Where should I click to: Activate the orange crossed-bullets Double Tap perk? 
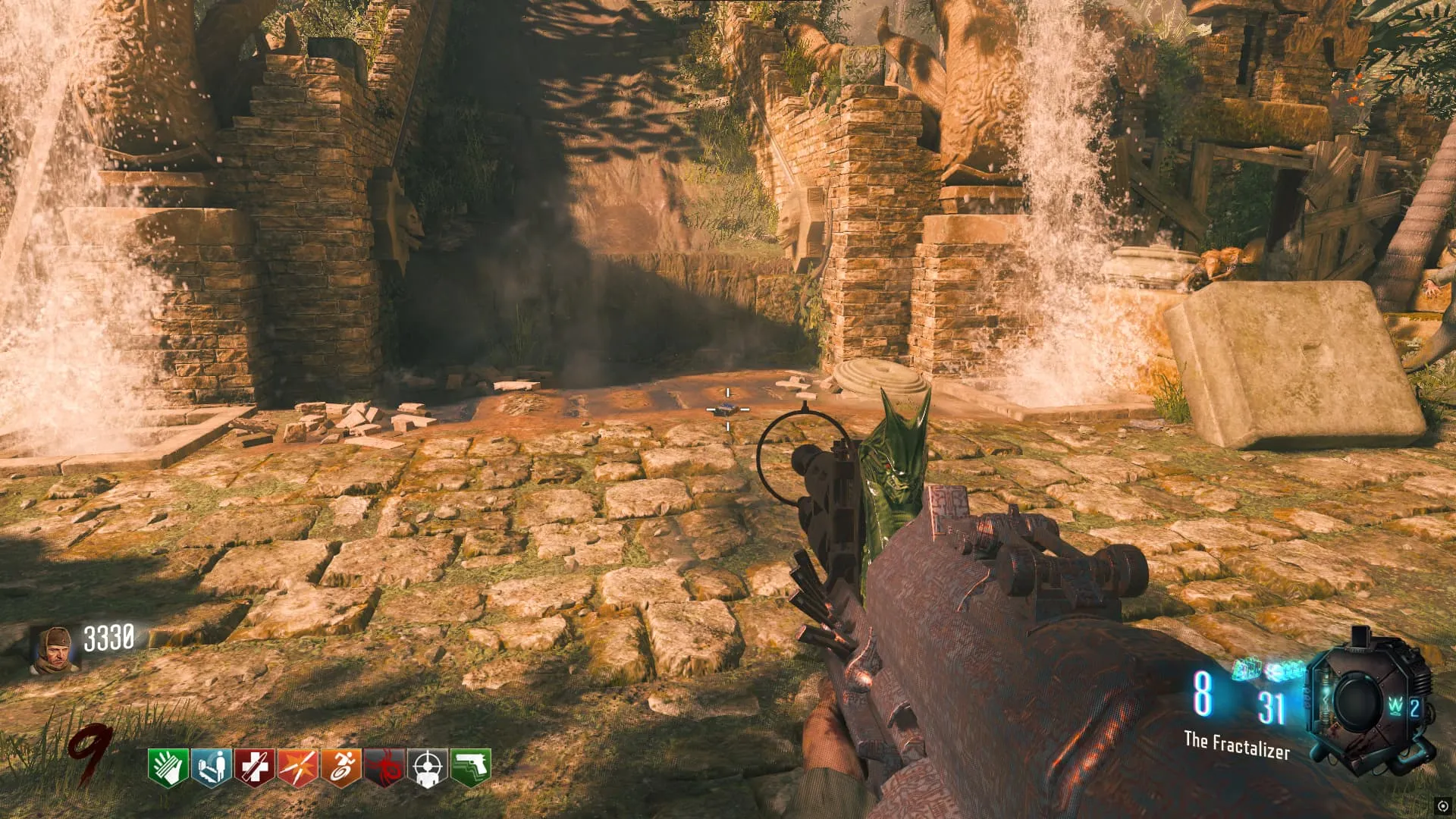(297, 767)
